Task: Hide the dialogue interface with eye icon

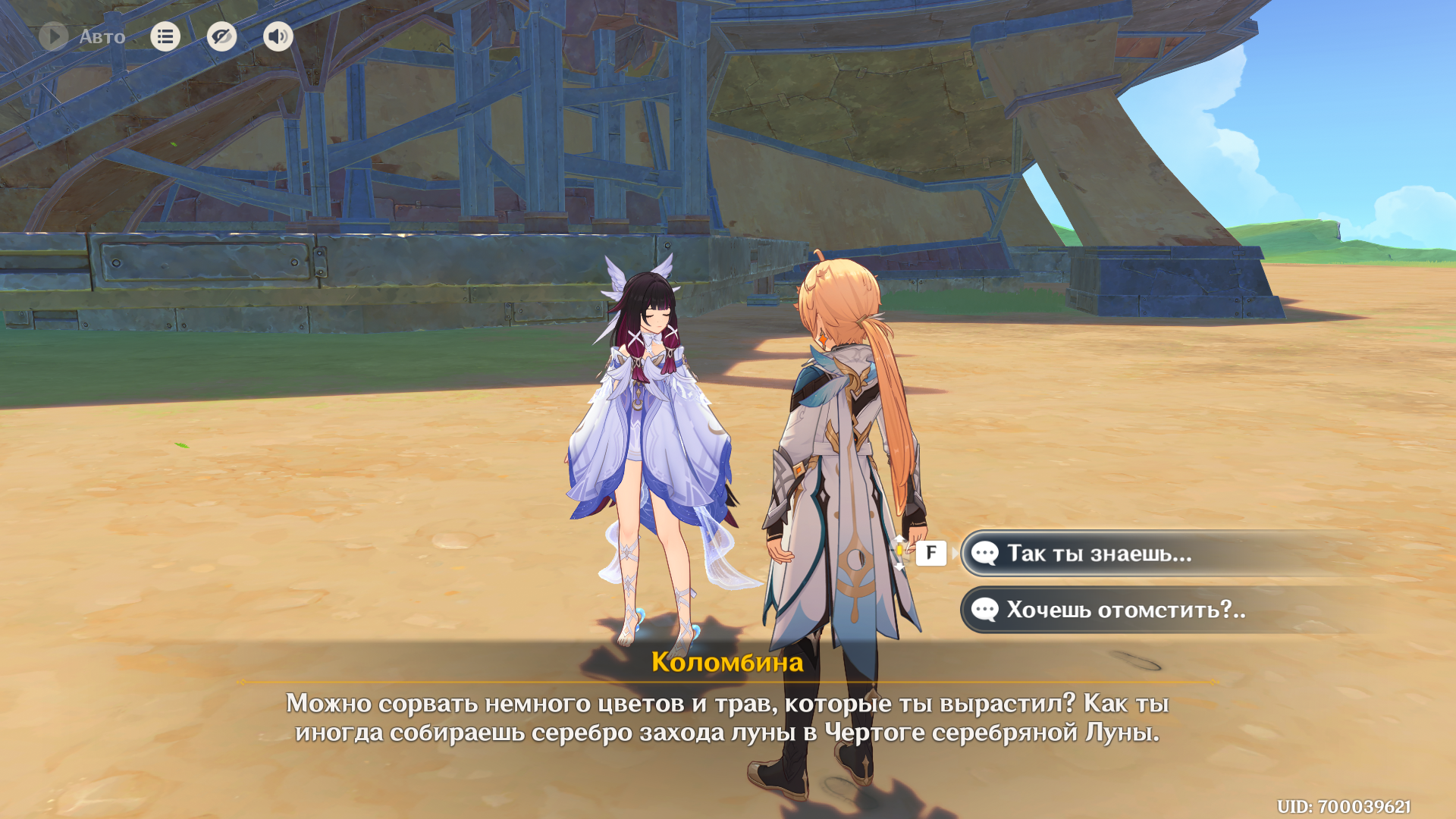Action: point(221,36)
